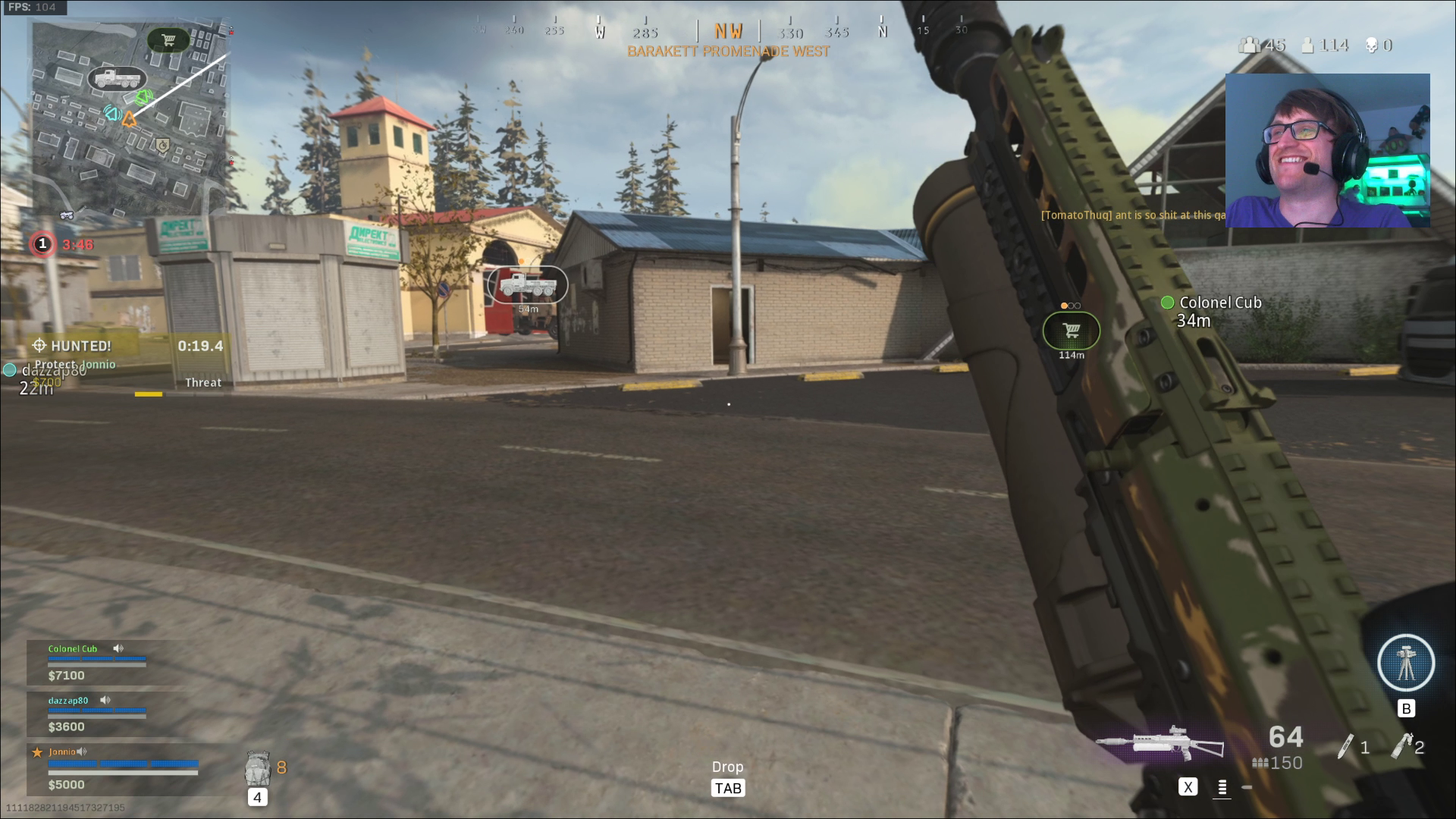The width and height of the screenshot is (1456, 819).
Task: Click the circle collapse timer icon
Action: tap(42, 244)
